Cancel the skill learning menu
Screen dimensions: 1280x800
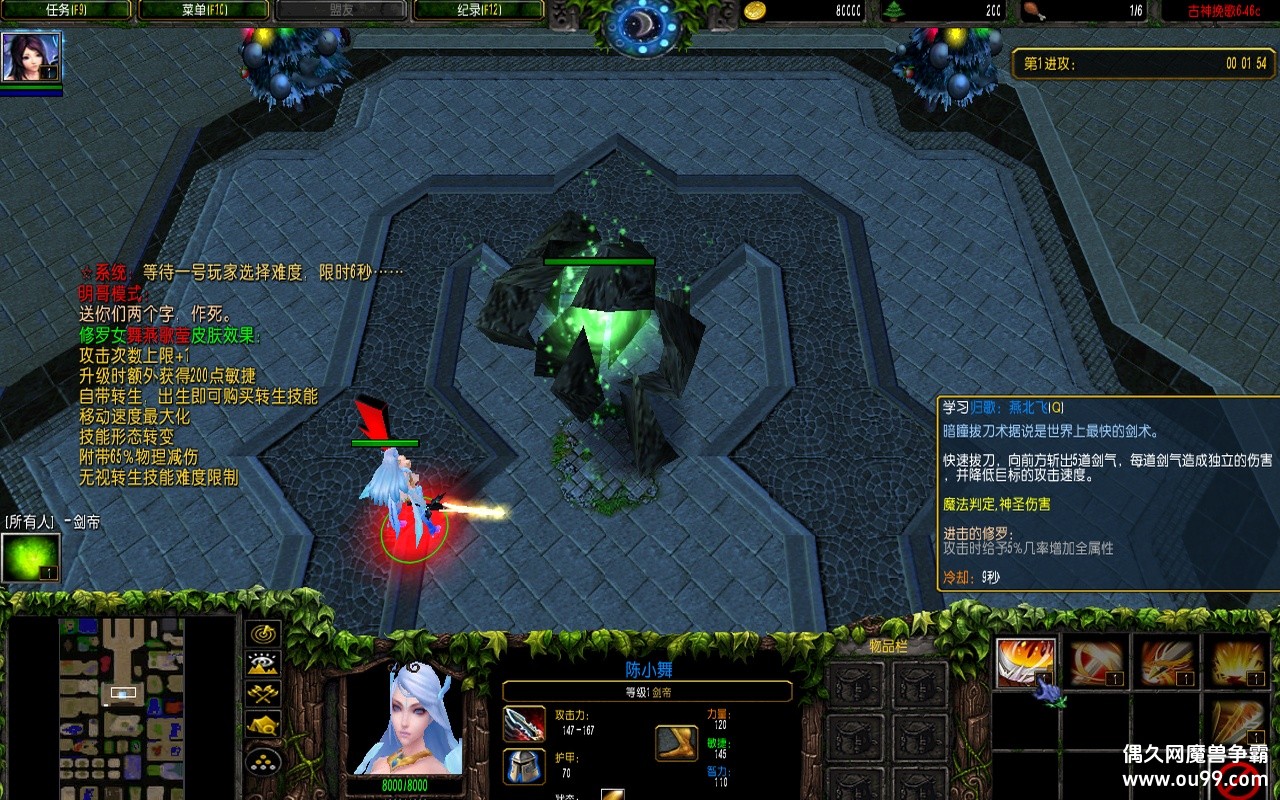(1237, 780)
